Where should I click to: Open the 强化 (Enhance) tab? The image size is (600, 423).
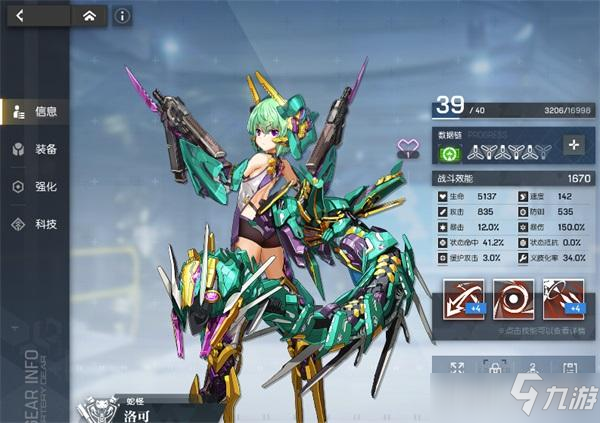[34, 187]
